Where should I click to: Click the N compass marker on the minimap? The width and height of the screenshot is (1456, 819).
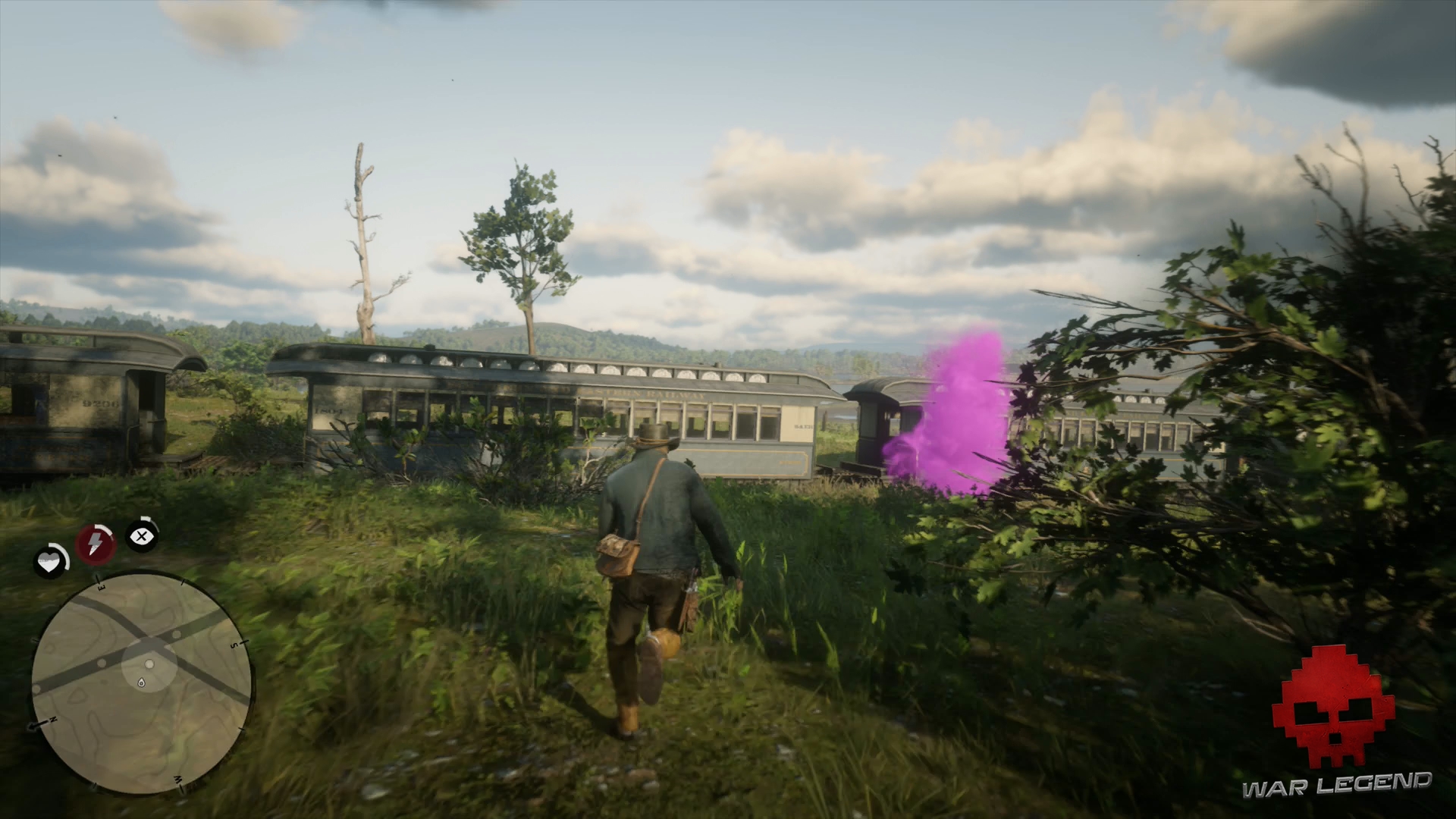click(52, 717)
